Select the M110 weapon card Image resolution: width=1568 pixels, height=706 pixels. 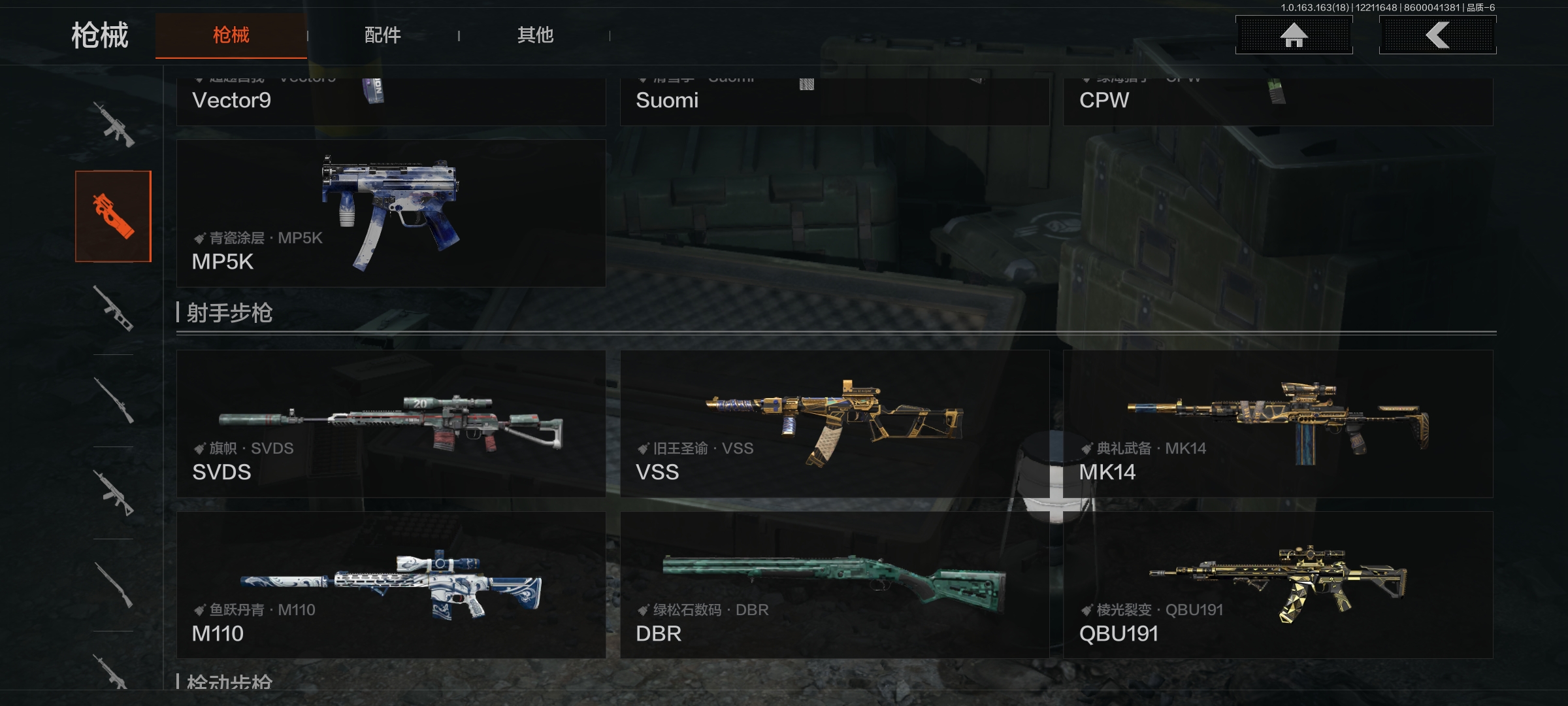coord(391,585)
